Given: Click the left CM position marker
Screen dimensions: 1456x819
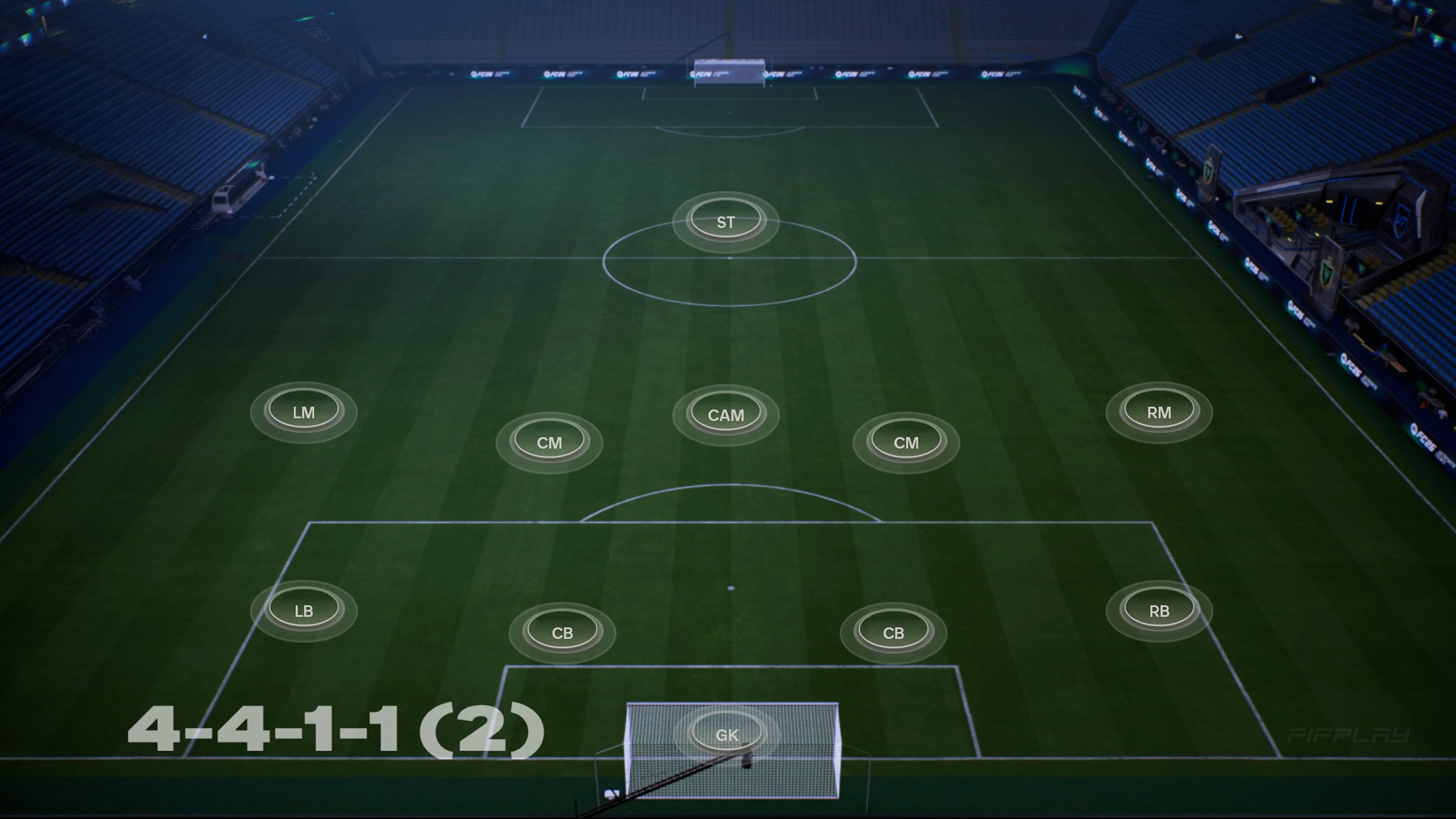Looking at the screenshot, I should (x=552, y=442).
